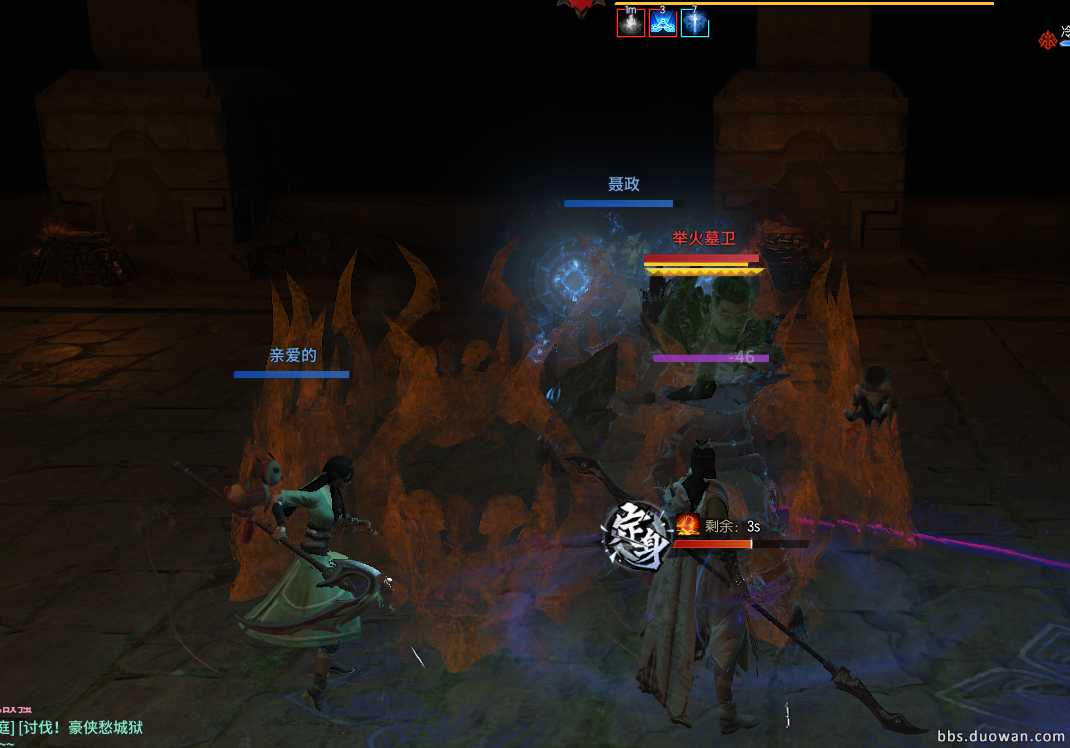
Task: Inspect the glowing blue sword buff icon
Action: tap(694, 23)
